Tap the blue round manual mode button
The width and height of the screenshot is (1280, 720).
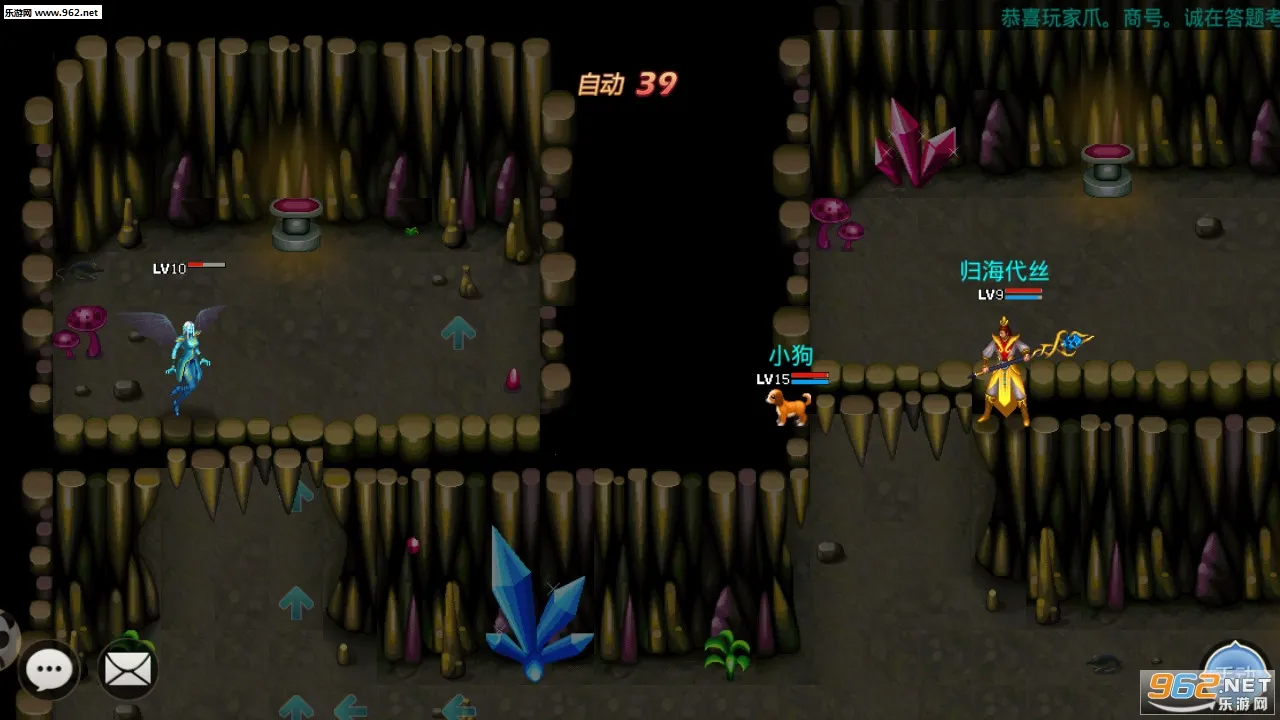tap(1236, 668)
